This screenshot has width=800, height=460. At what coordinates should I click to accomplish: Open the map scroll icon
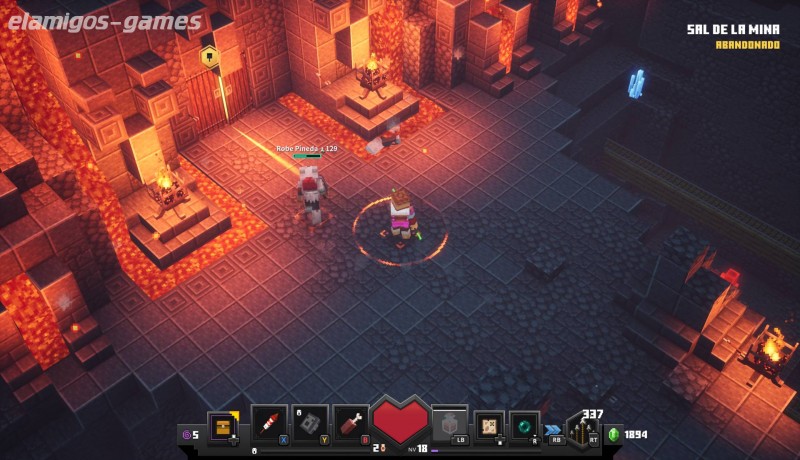click(489, 425)
